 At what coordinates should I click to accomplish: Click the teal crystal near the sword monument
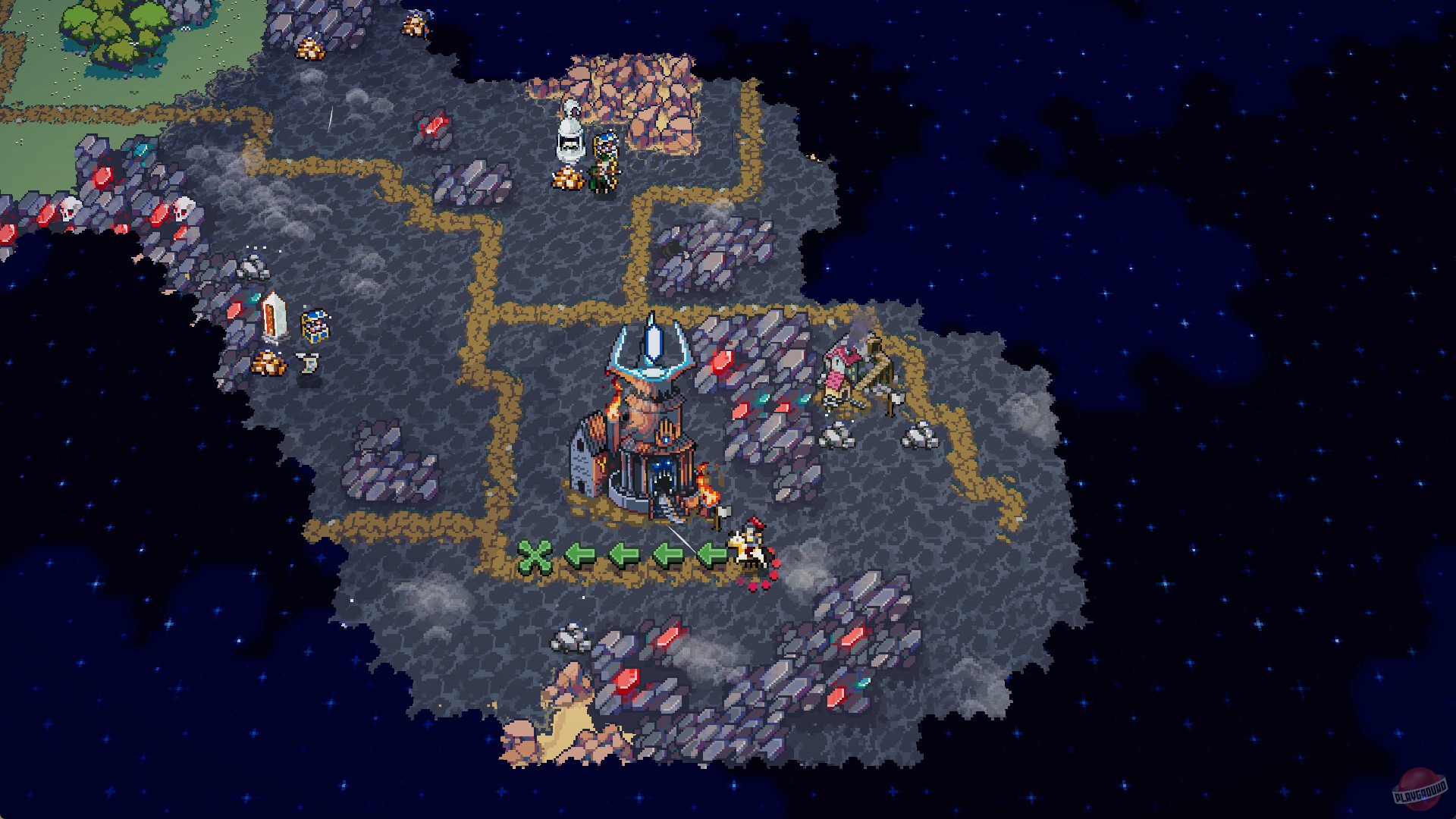click(256, 297)
